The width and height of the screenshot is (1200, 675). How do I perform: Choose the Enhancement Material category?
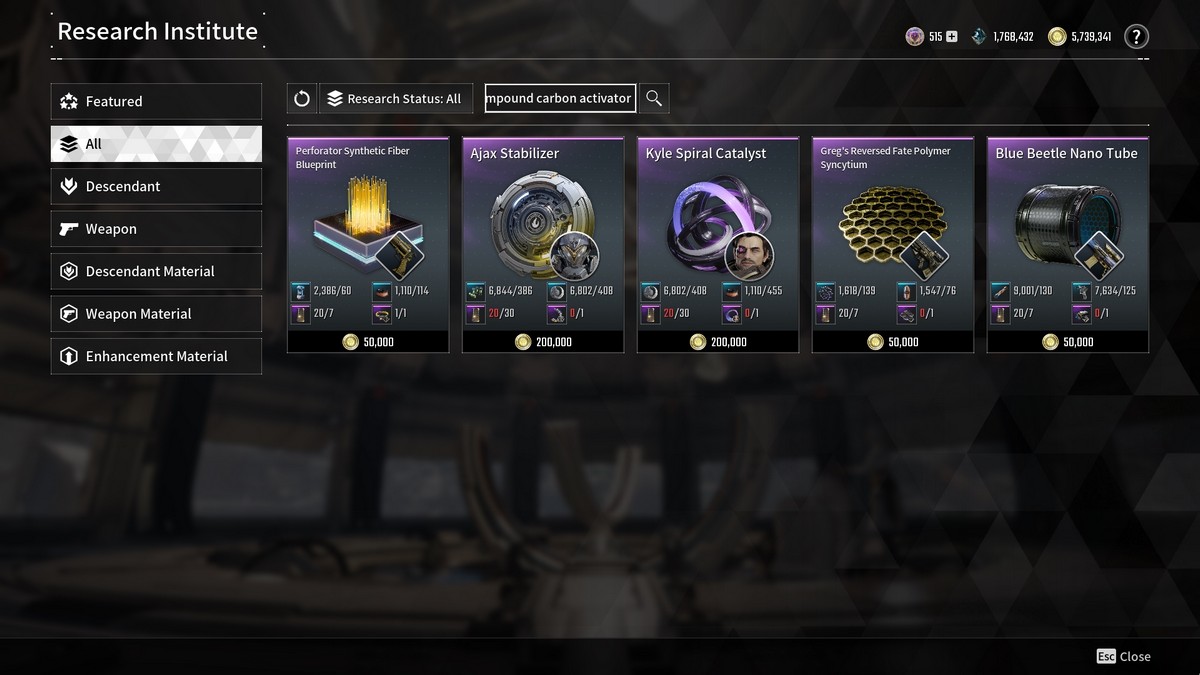tap(156, 357)
